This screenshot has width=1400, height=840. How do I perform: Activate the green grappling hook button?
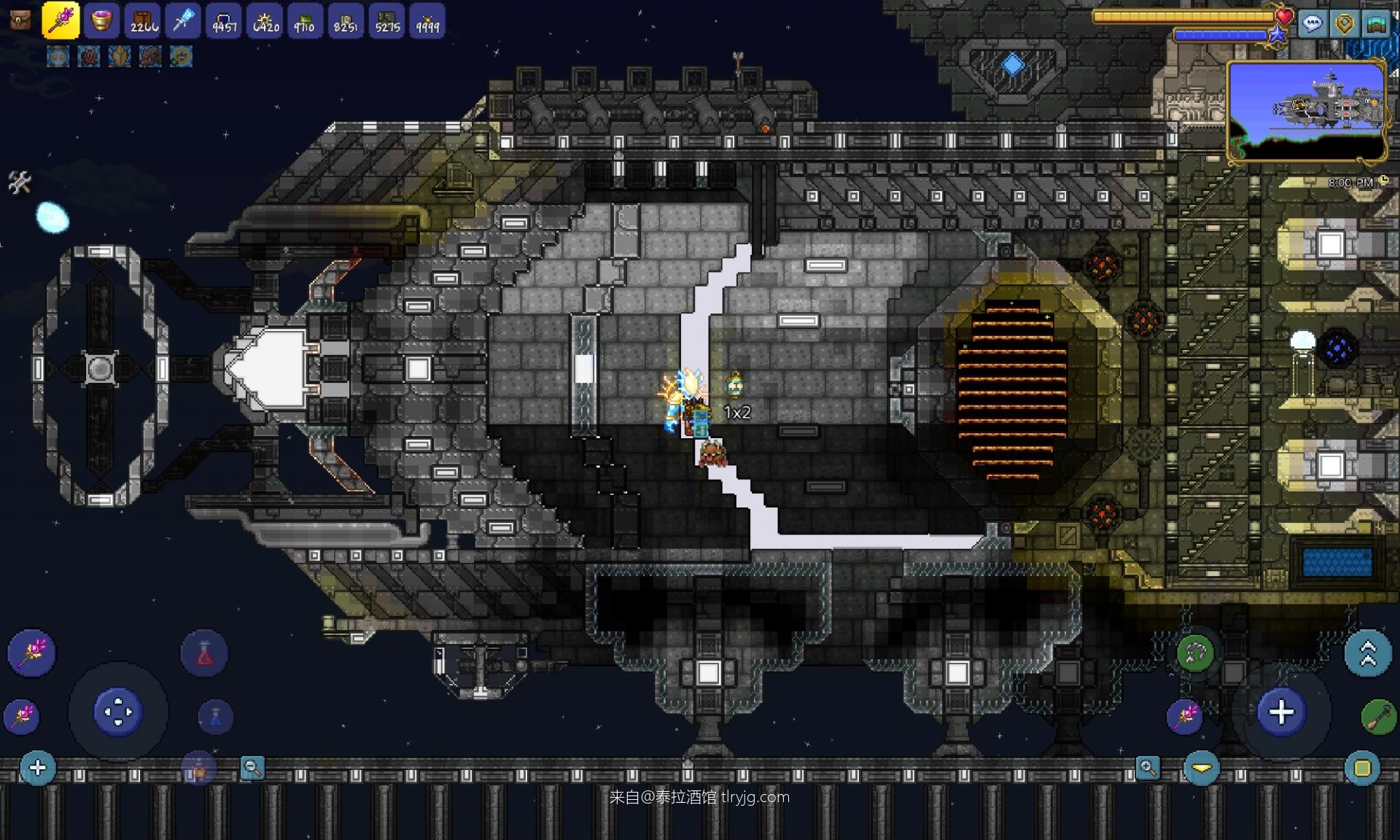[1195, 653]
